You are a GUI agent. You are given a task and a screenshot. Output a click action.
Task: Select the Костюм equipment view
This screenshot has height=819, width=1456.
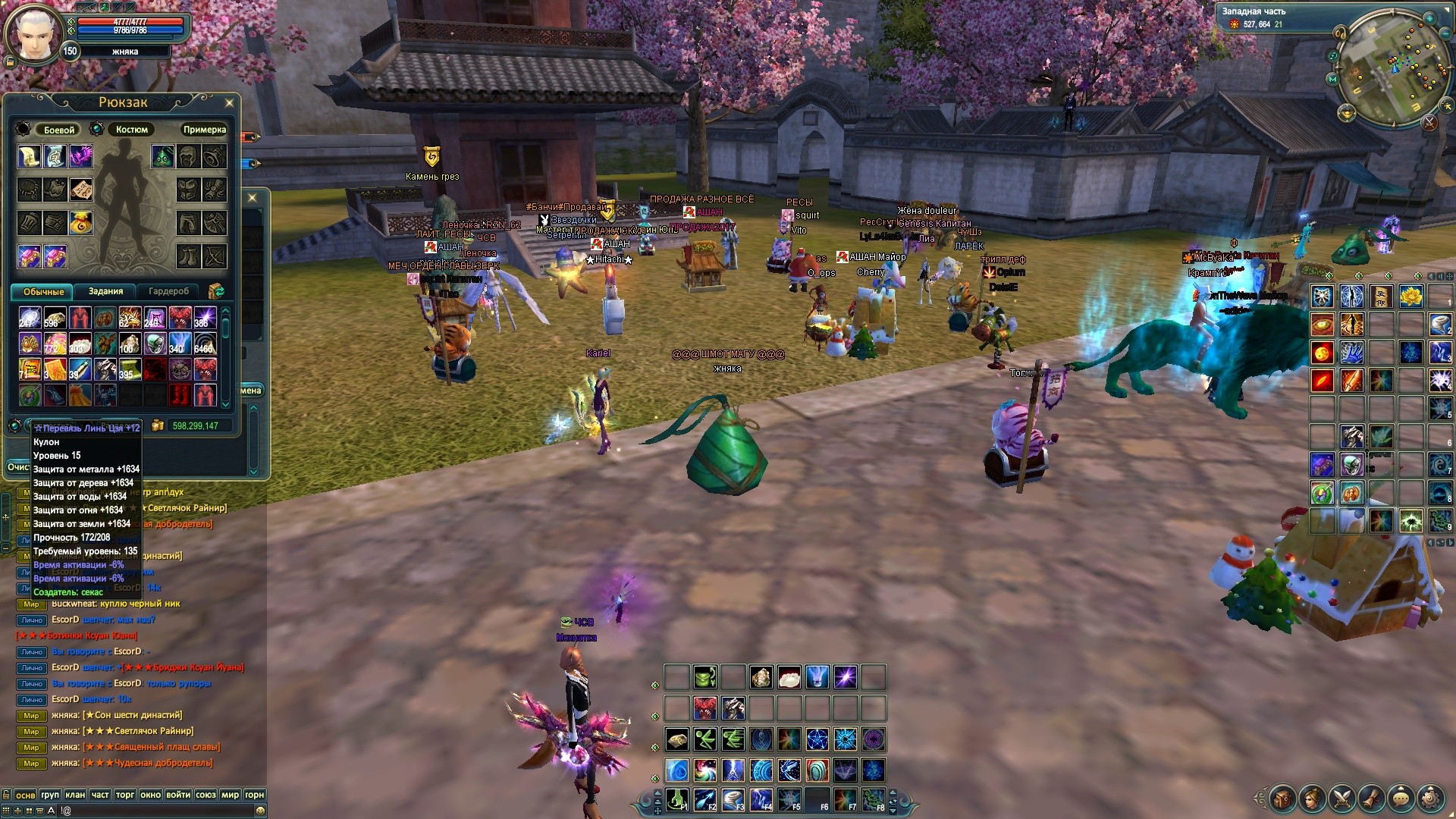pyautogui.click(x=131, y=130)
